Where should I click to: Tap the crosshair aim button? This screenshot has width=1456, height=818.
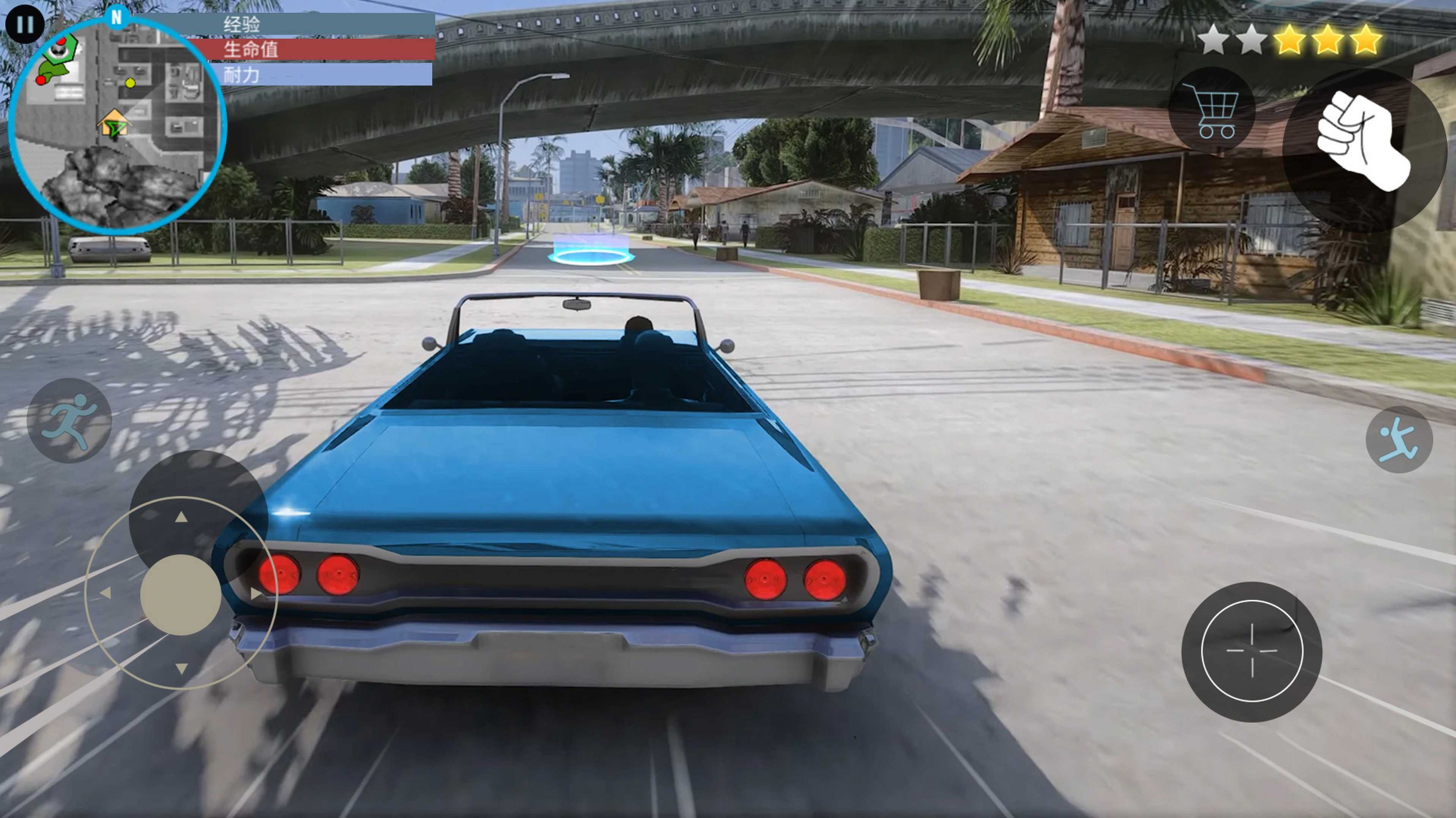(x=1251, y=651)
